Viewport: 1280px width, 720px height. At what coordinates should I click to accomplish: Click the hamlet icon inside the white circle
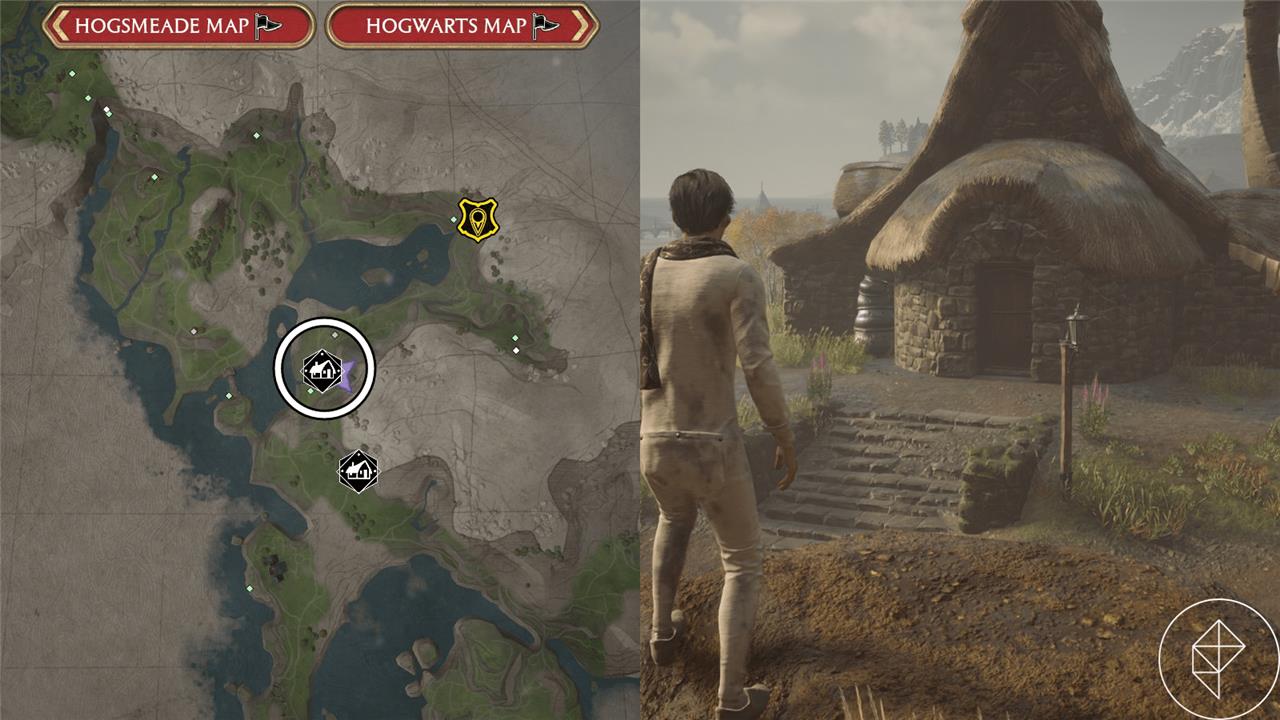319,370
